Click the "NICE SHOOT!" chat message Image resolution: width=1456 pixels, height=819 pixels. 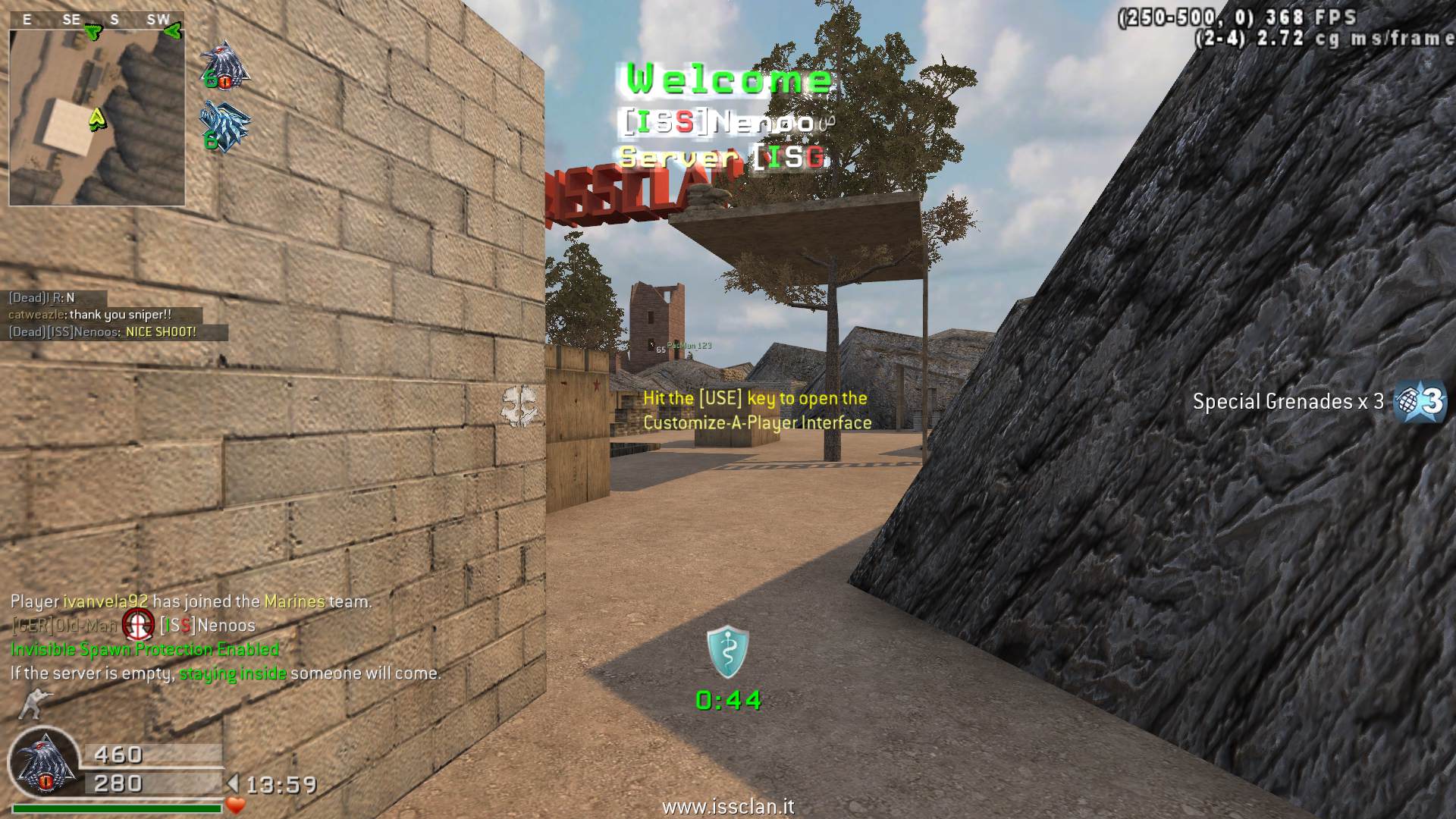161,332
